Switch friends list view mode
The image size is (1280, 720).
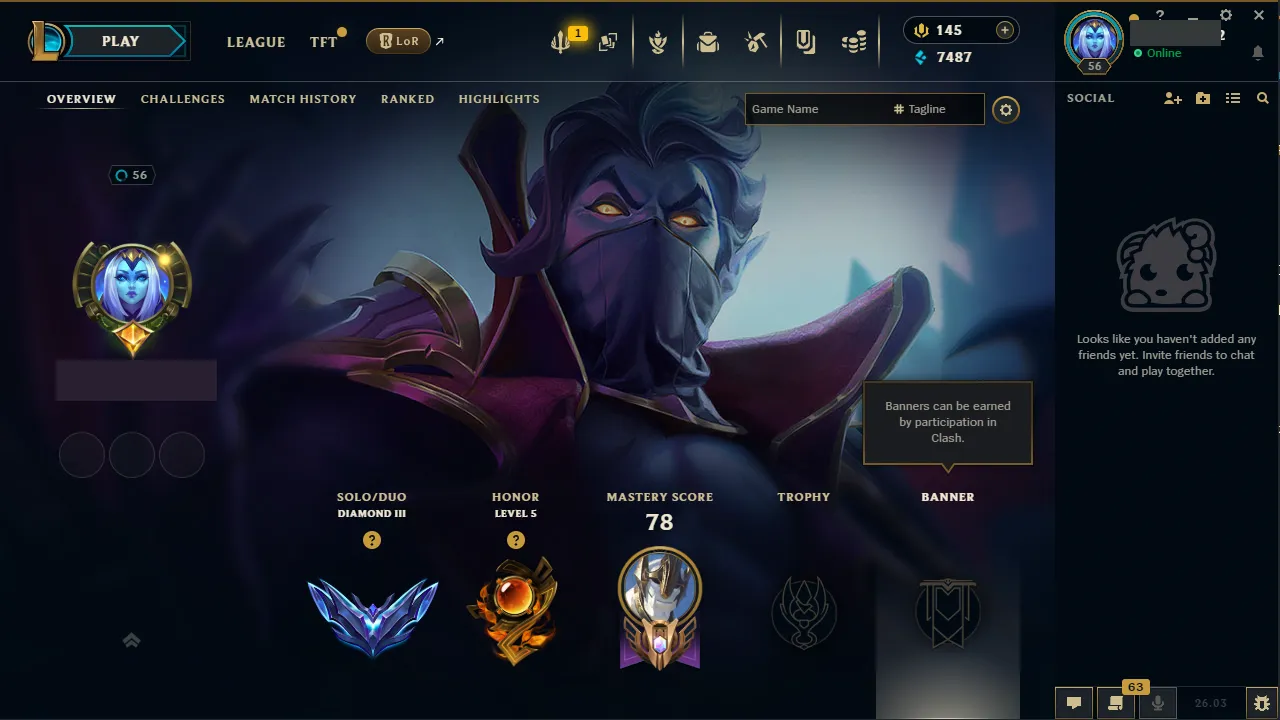pyautogui.click(x=1235, y=98)
